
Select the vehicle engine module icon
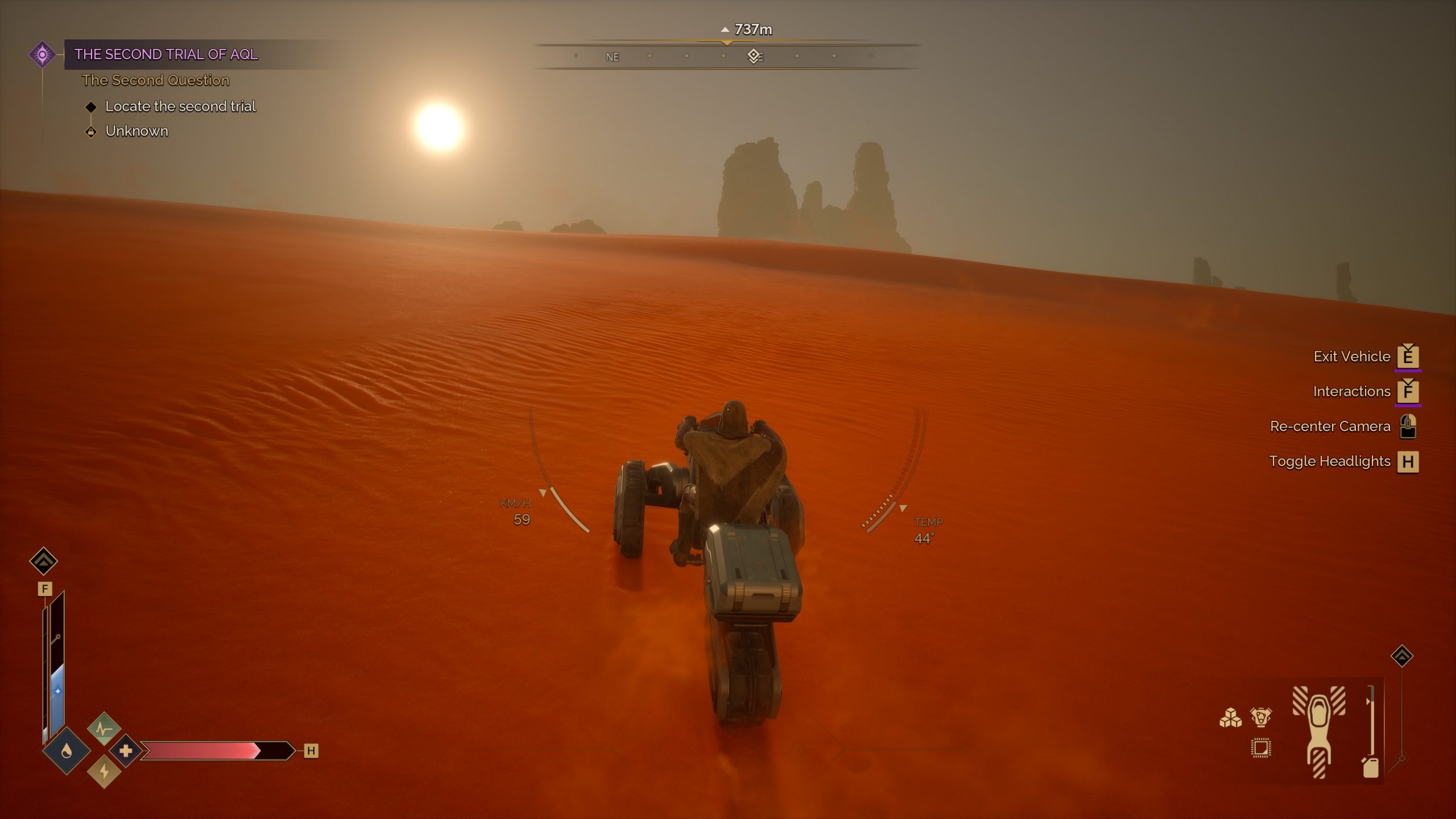coord(1260,717)
